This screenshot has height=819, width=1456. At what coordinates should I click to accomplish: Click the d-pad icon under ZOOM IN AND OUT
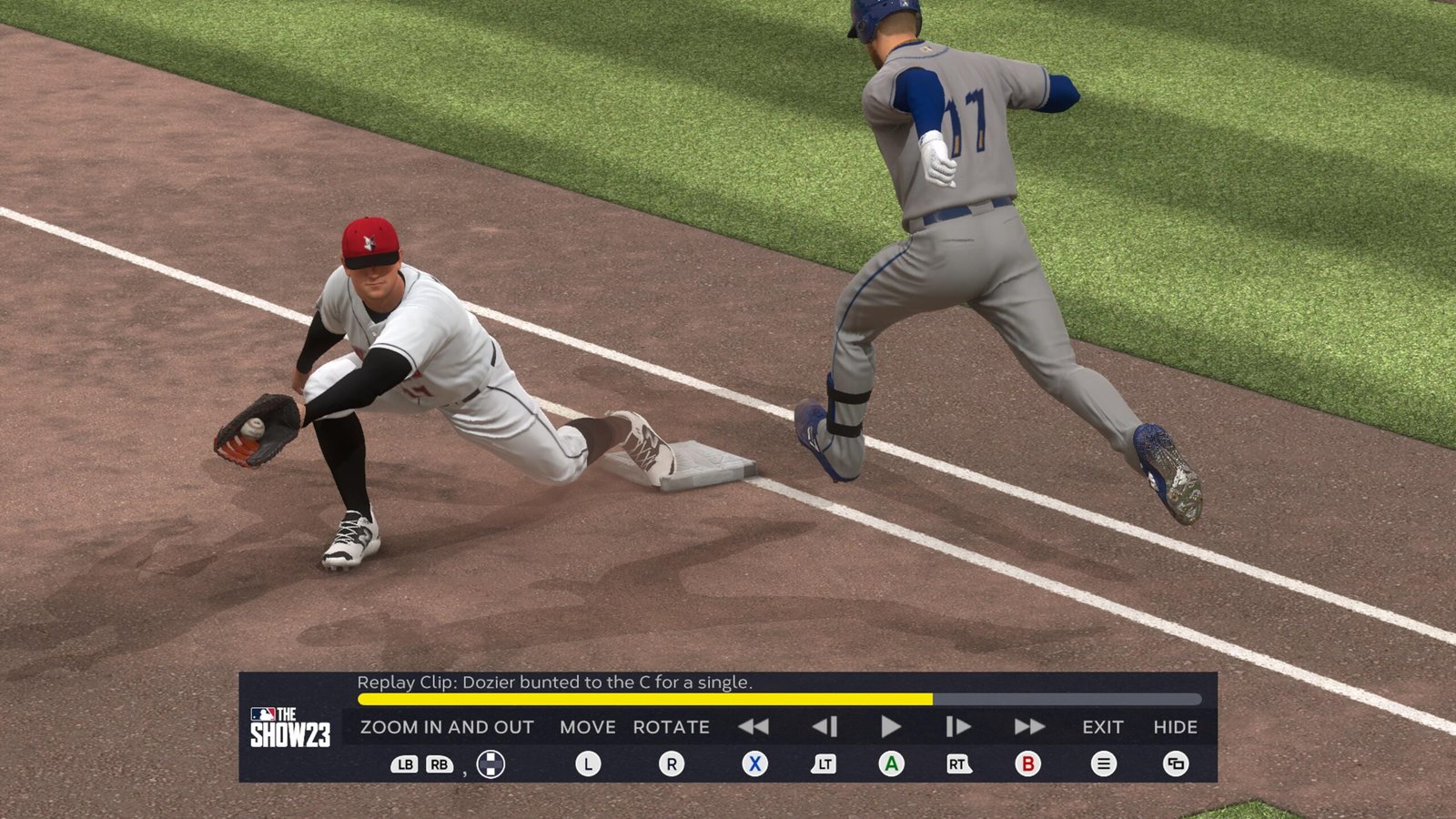[488, 763]
